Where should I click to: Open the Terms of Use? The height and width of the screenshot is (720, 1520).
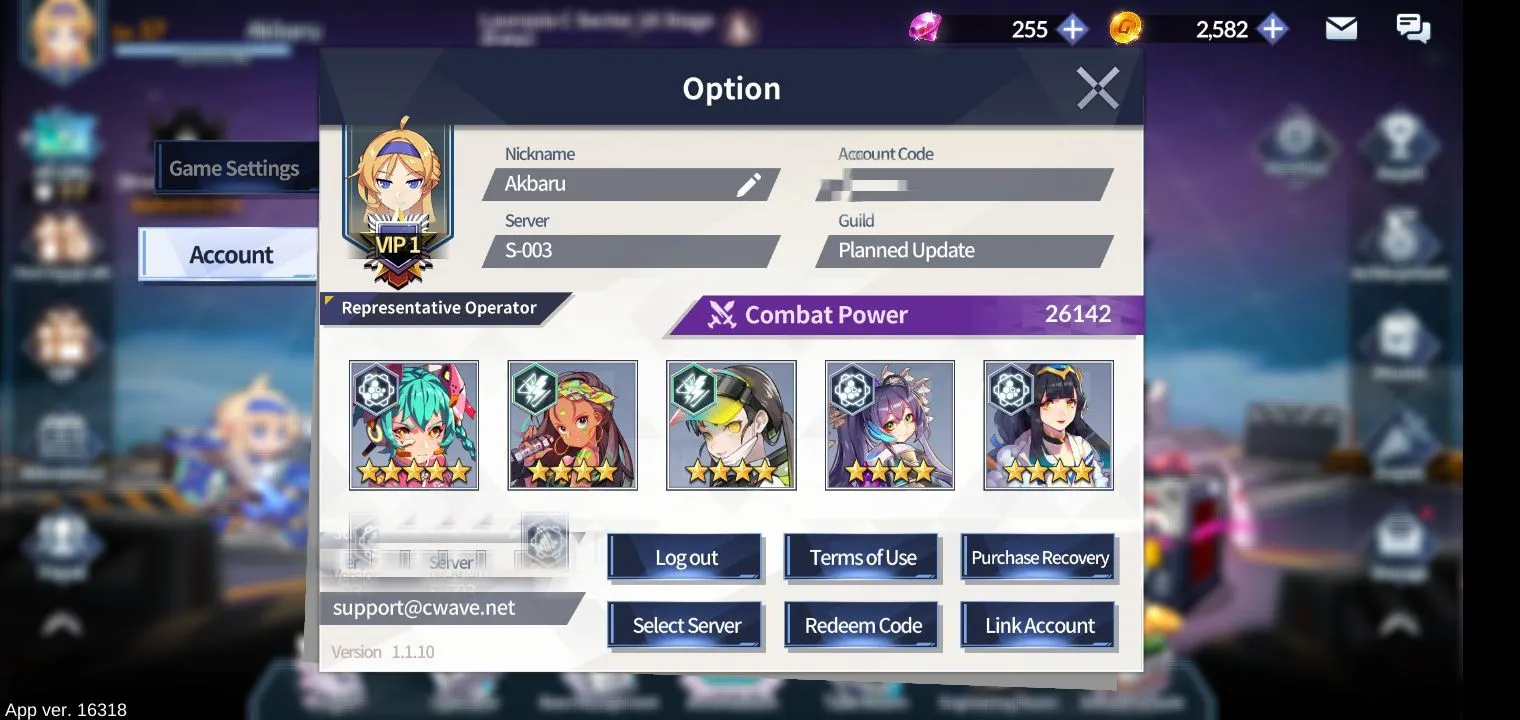862,558
